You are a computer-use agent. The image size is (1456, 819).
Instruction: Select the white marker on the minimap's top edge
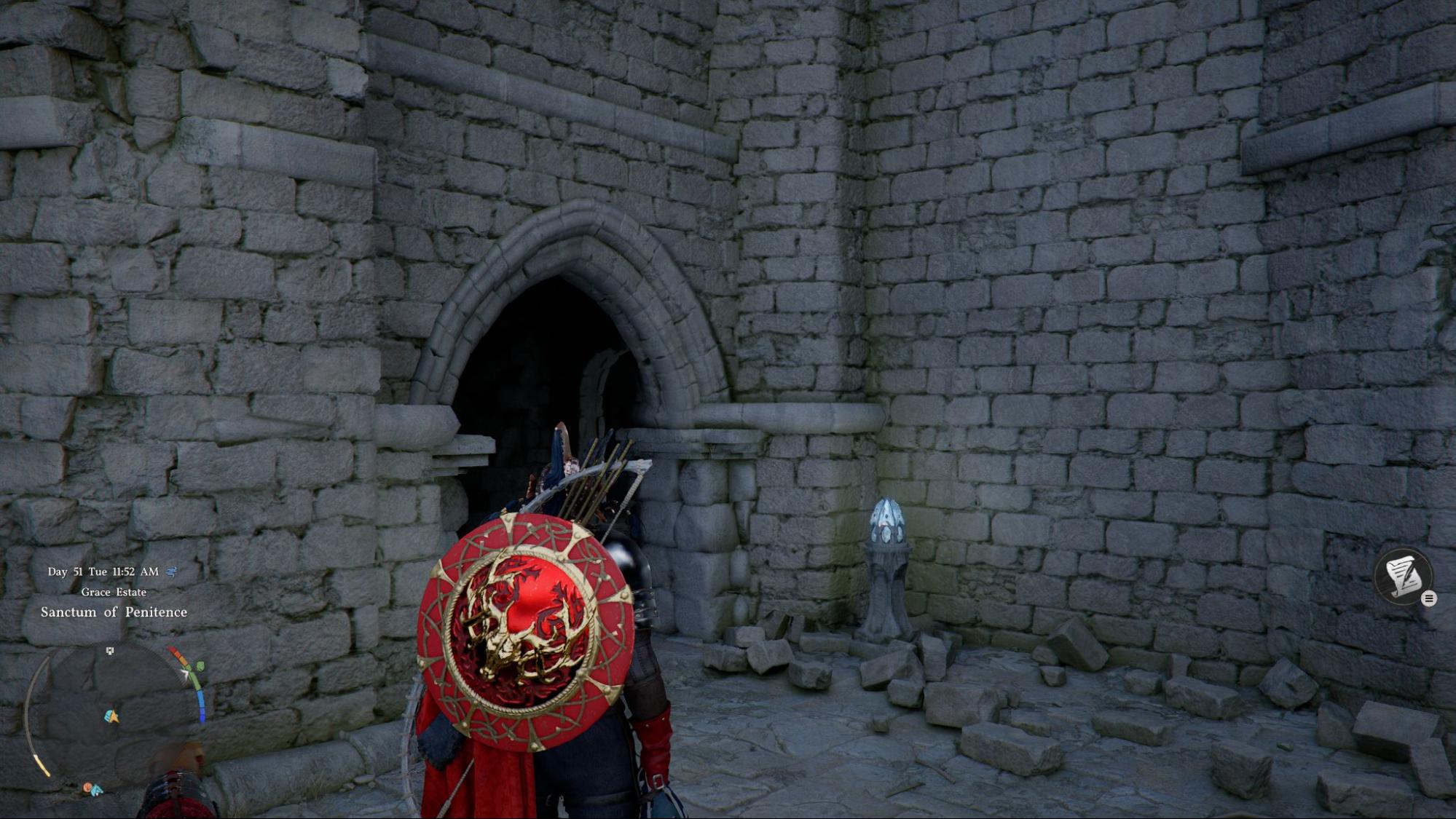point(110,650)
